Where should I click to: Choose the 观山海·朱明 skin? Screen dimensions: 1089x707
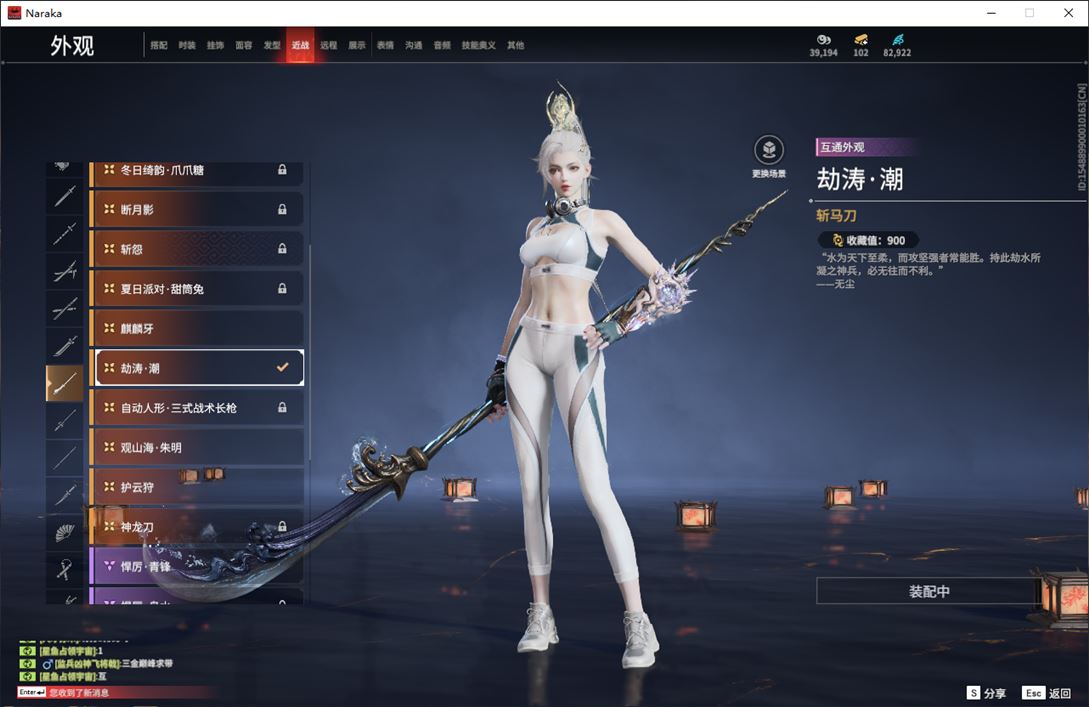coord(197,447)
